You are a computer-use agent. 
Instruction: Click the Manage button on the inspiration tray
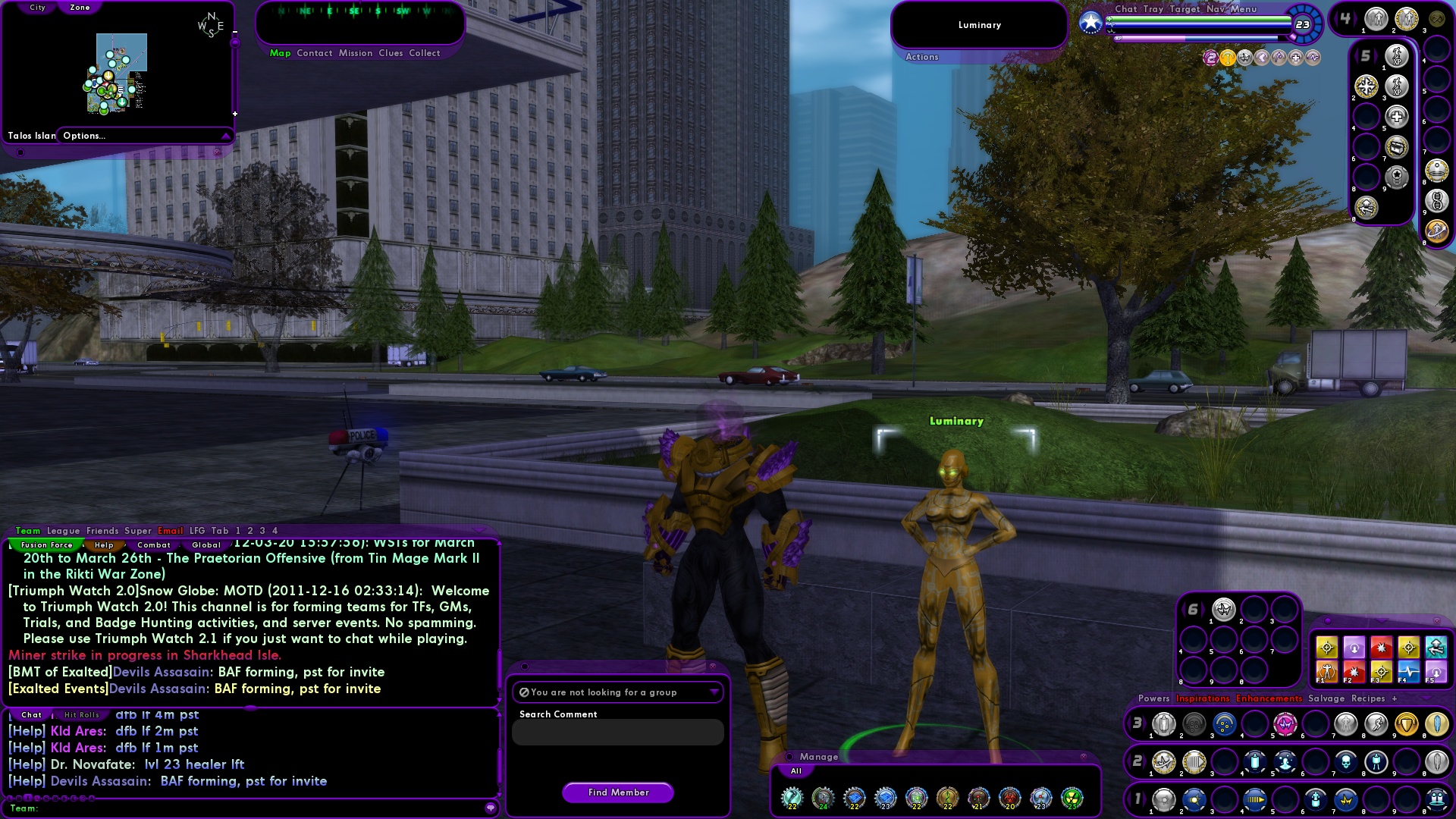tap(821, 756)
